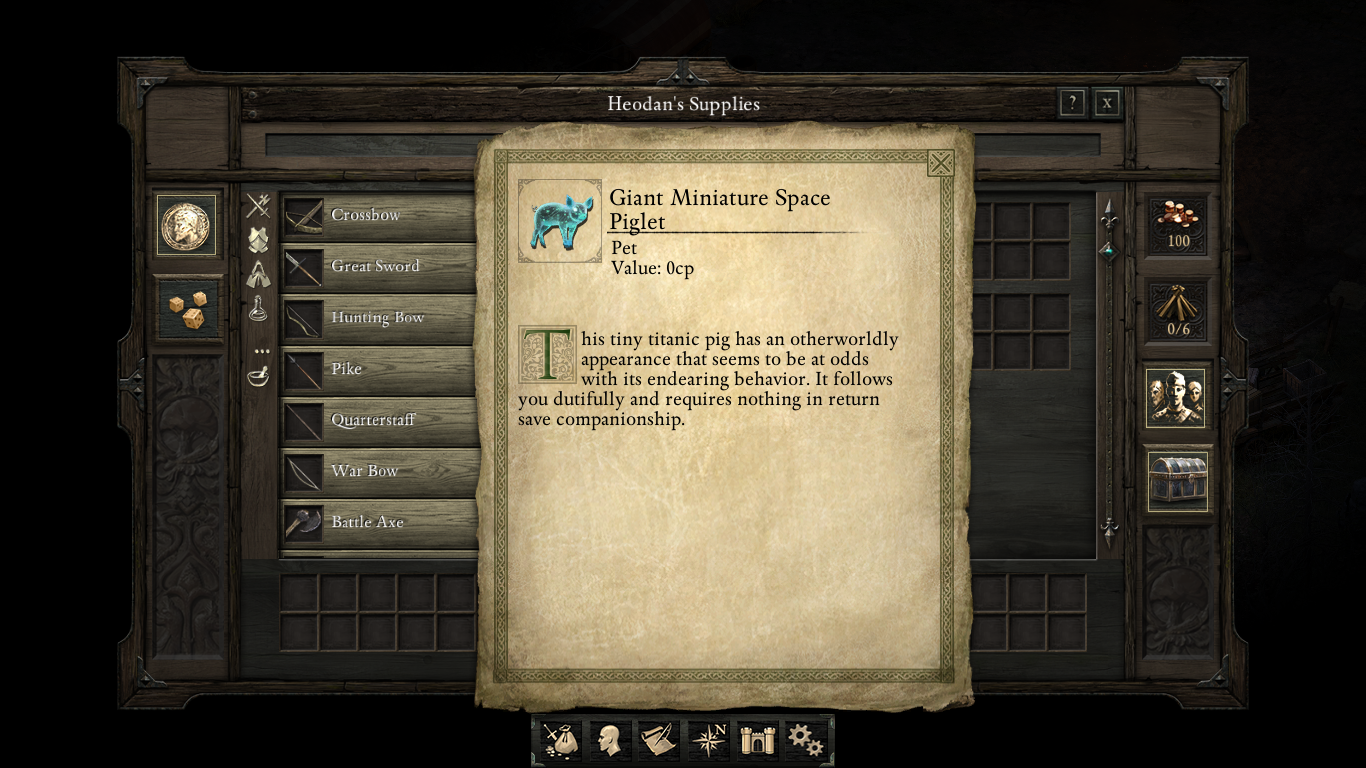Filter shop by crossed weapons icon
This screenshot has height=768, width=1366.
click(x=259, y=206)
